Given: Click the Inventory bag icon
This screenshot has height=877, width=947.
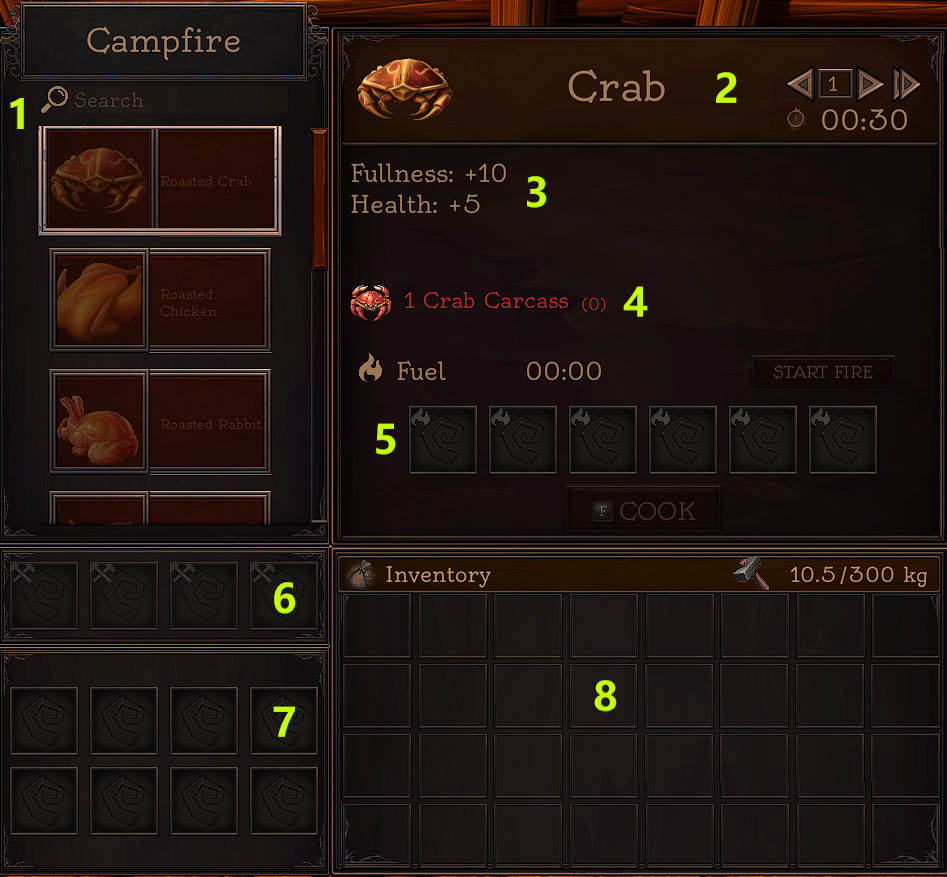Looking at the screenshot, I should (x=360, y=574).
